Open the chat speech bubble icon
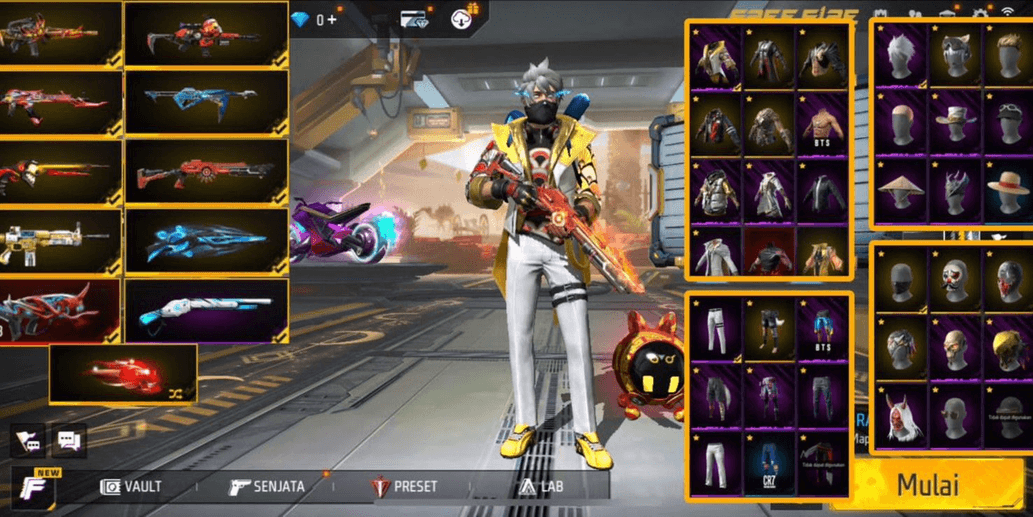Viewport: 1033px width, 517px height. (69, 440)
